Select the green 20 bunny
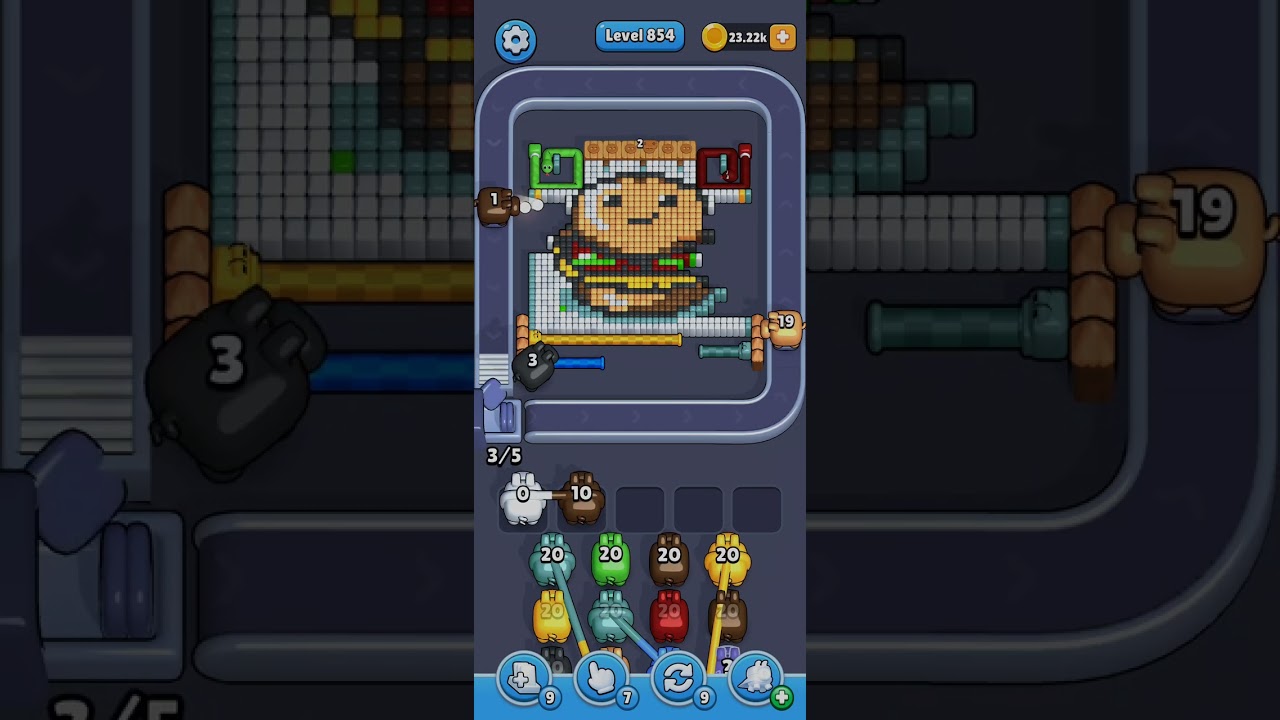The height and width of the screenshot is (720, 1280). pos(610,560)
